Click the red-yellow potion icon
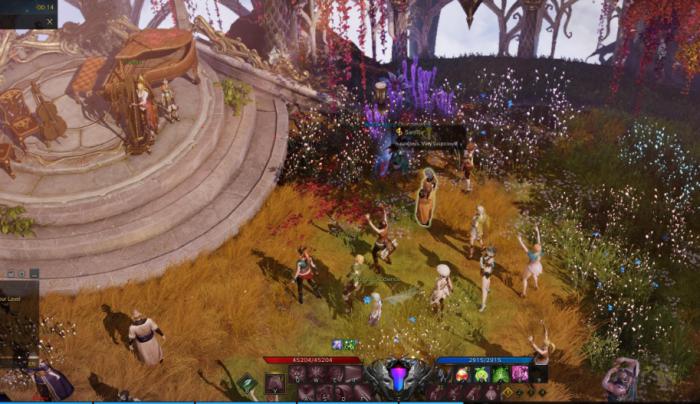Image resolution: width=700 pixels, height=404 pixels. [462, 375]
